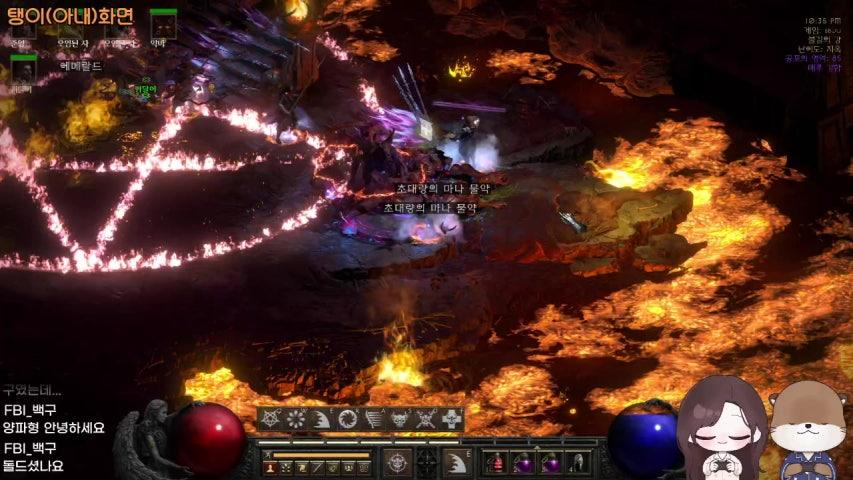Select the skull and crossbones skill
Image resolution: width=853 pixels, height=480 pixels.
pyautogui.click(x=426, y=419)
